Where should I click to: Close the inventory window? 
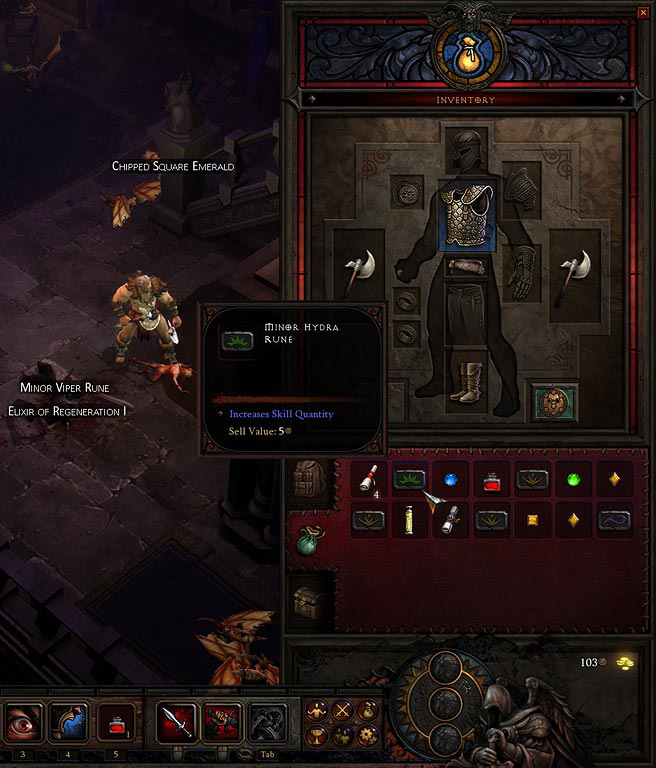pyautogui.click(x=643, y=12)
